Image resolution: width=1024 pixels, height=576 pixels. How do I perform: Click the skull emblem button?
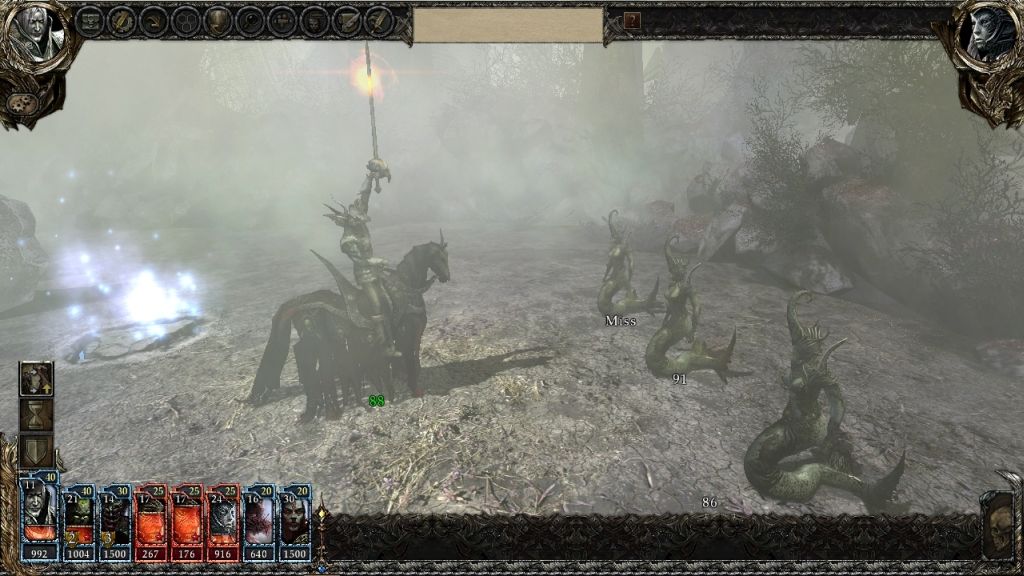pyautogui.click(x=998, y=523)
